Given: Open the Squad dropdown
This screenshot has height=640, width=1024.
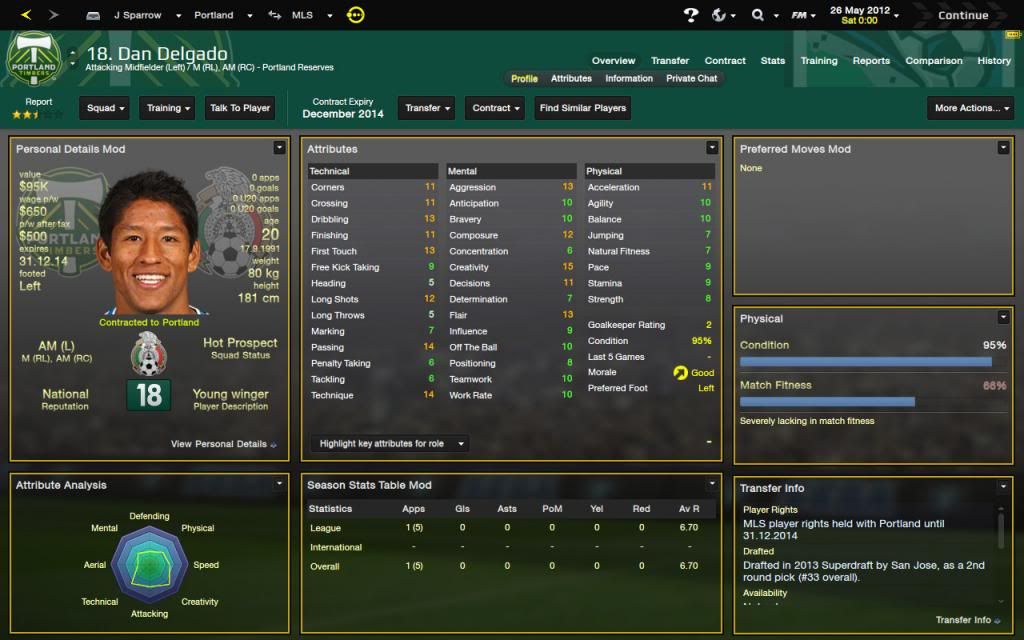Looking at the screenshot, I should (106, 108).
